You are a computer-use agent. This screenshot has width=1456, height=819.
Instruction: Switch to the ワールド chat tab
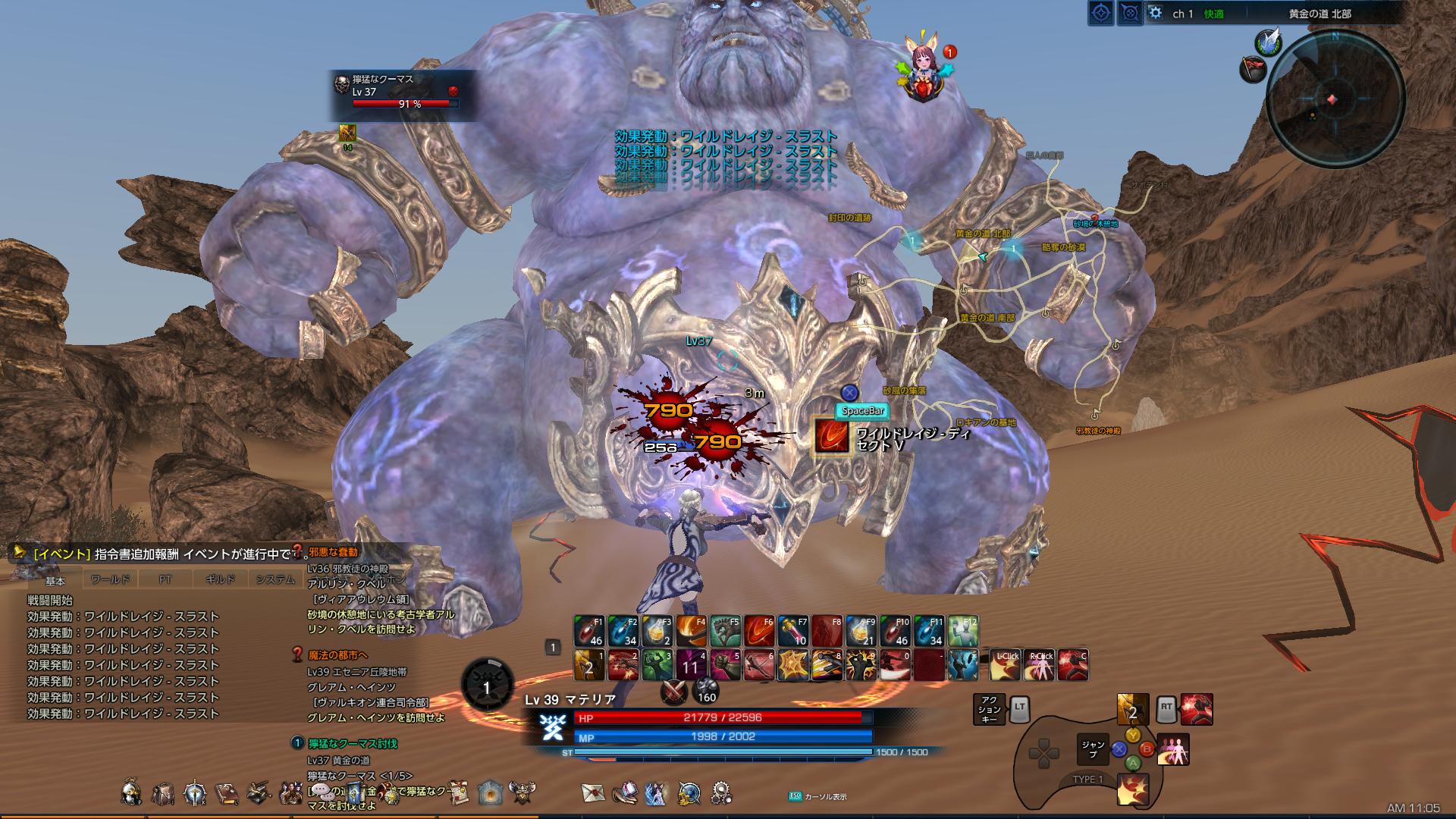[x=110, y=580]
